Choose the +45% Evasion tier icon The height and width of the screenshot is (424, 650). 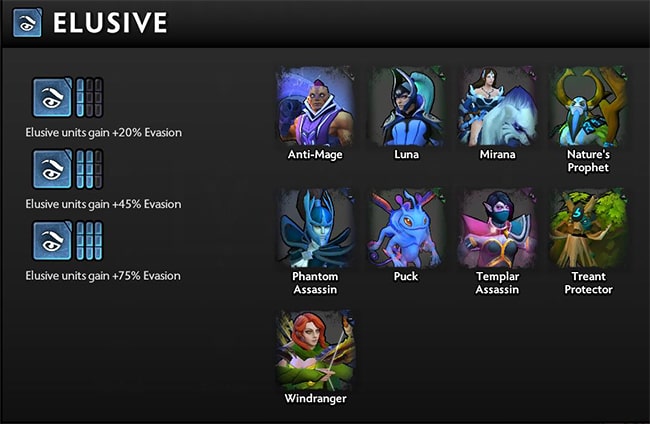click(52, 169)
